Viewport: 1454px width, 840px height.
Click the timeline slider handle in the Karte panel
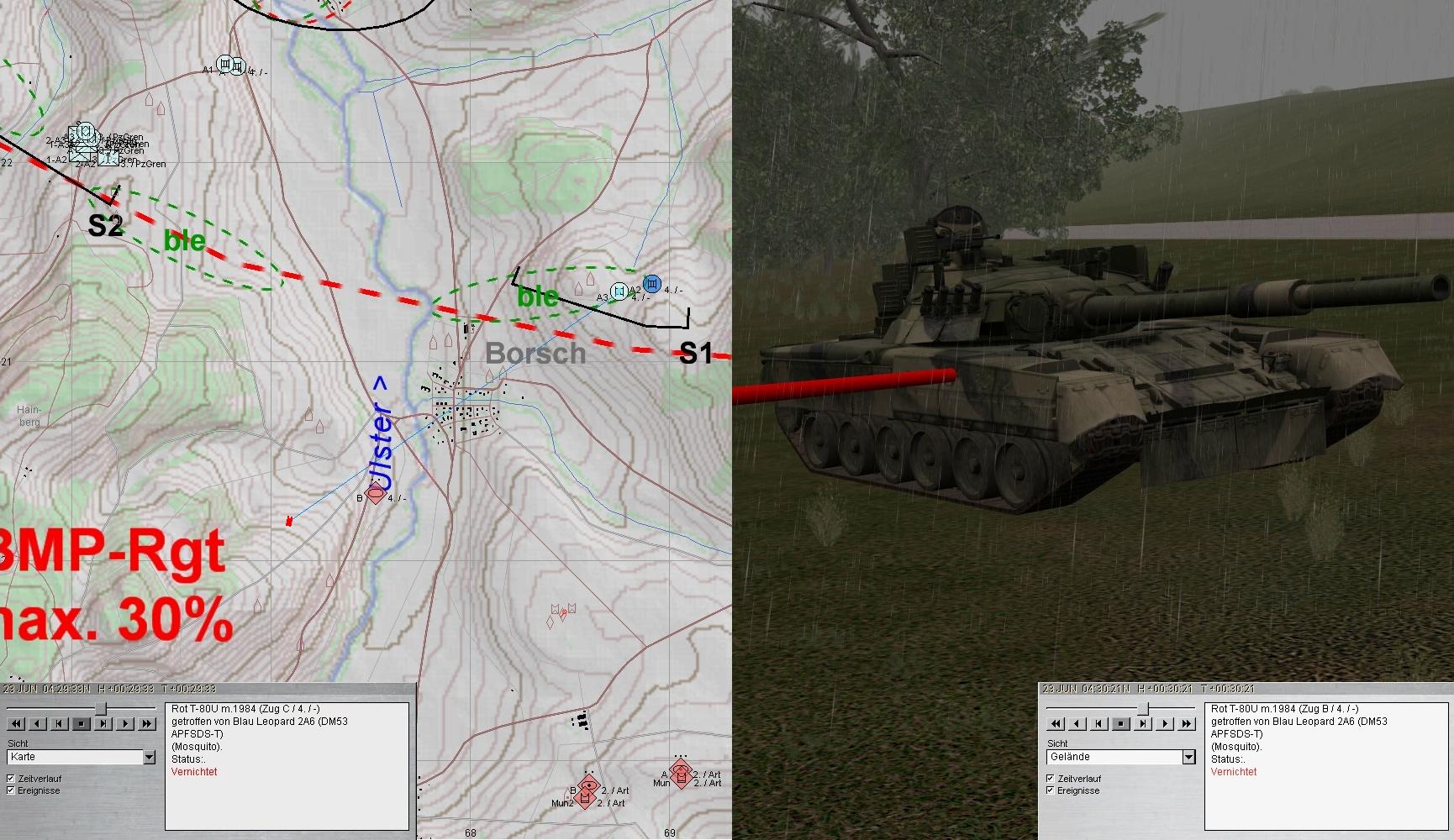[x=103, y=709]
